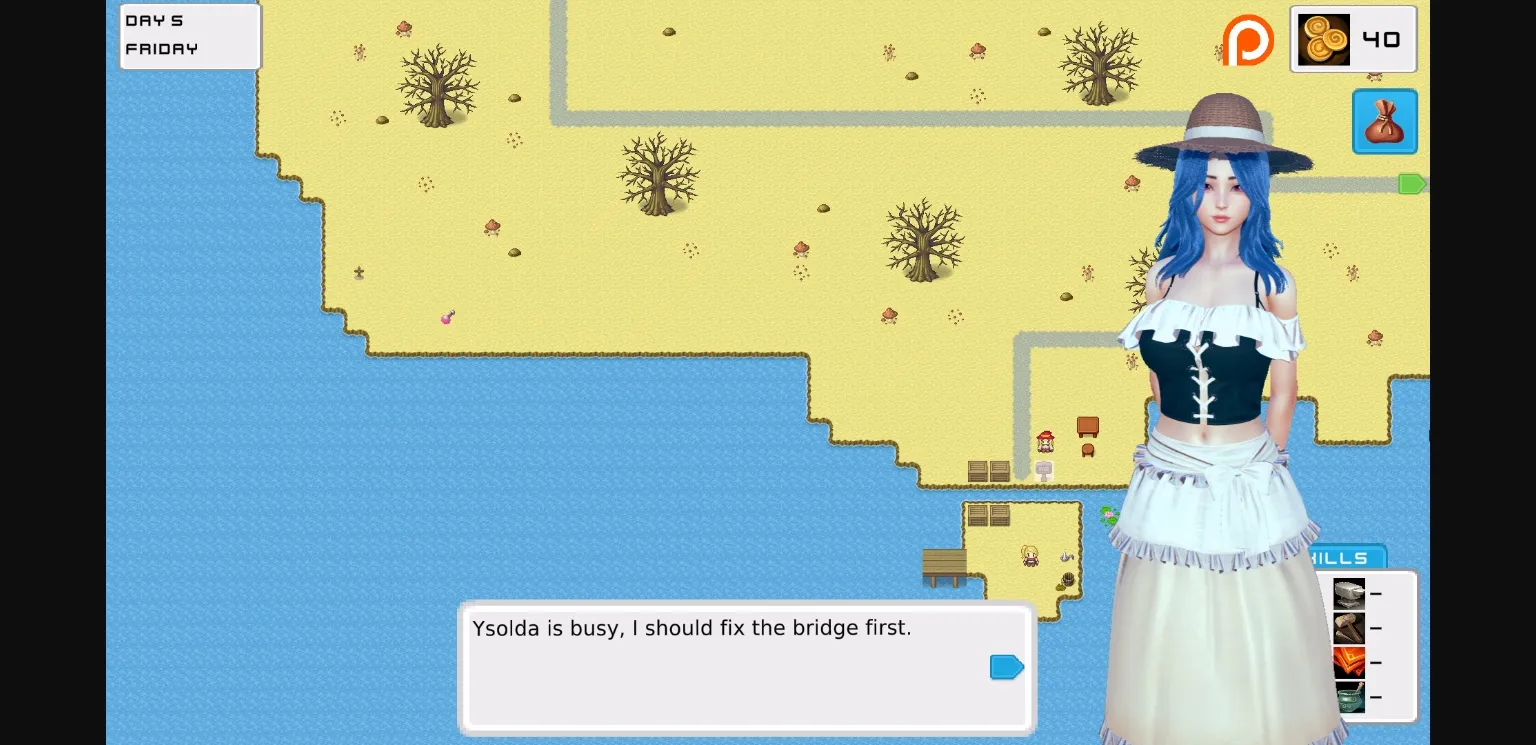Image resolution: width=1536 pixels, height=745 pixels.
Task: Click the green exit arrow on right edge
Action: [x=1413, y=183]
